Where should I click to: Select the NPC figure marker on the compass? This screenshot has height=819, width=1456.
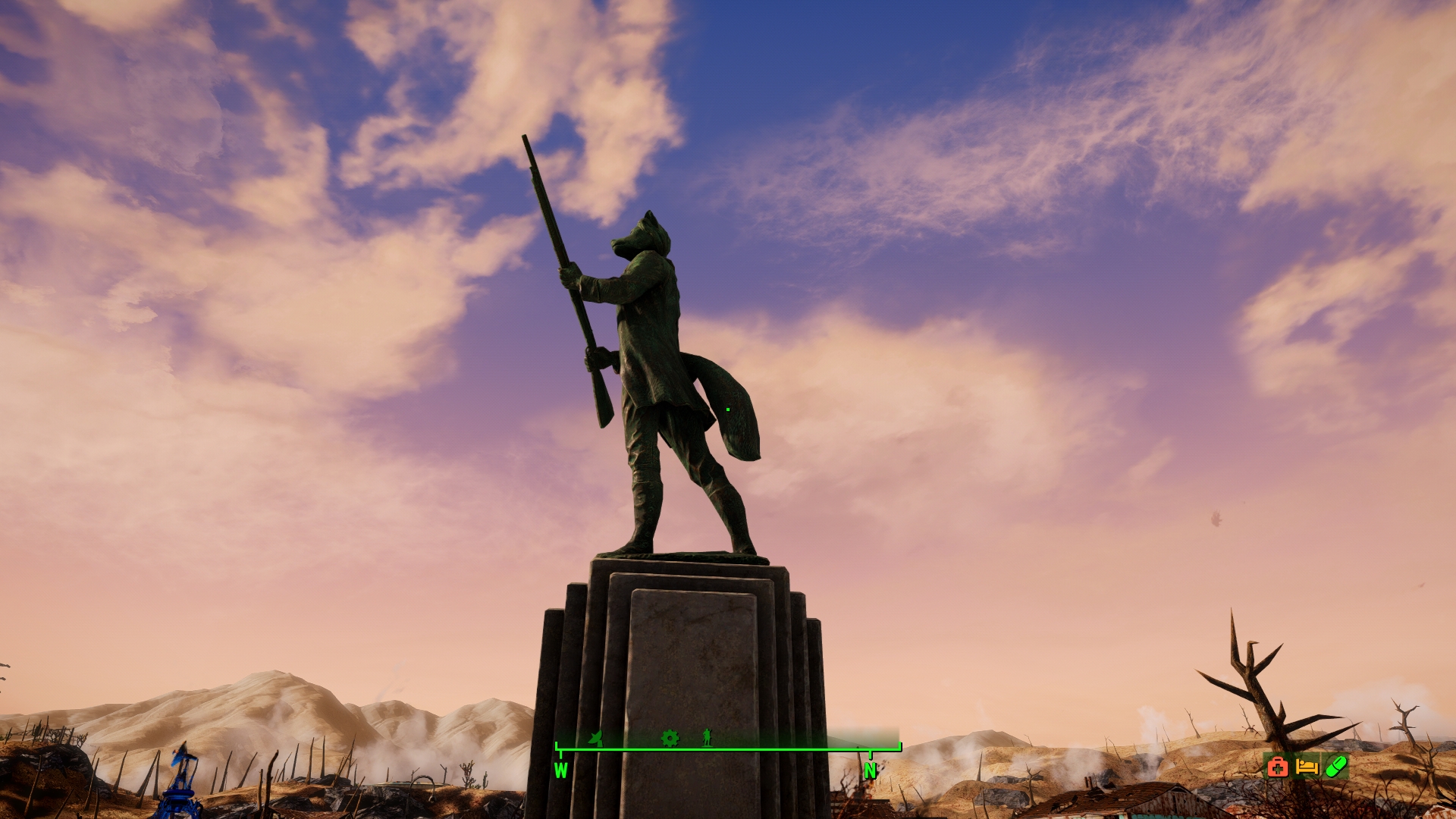tap(706, 738)
